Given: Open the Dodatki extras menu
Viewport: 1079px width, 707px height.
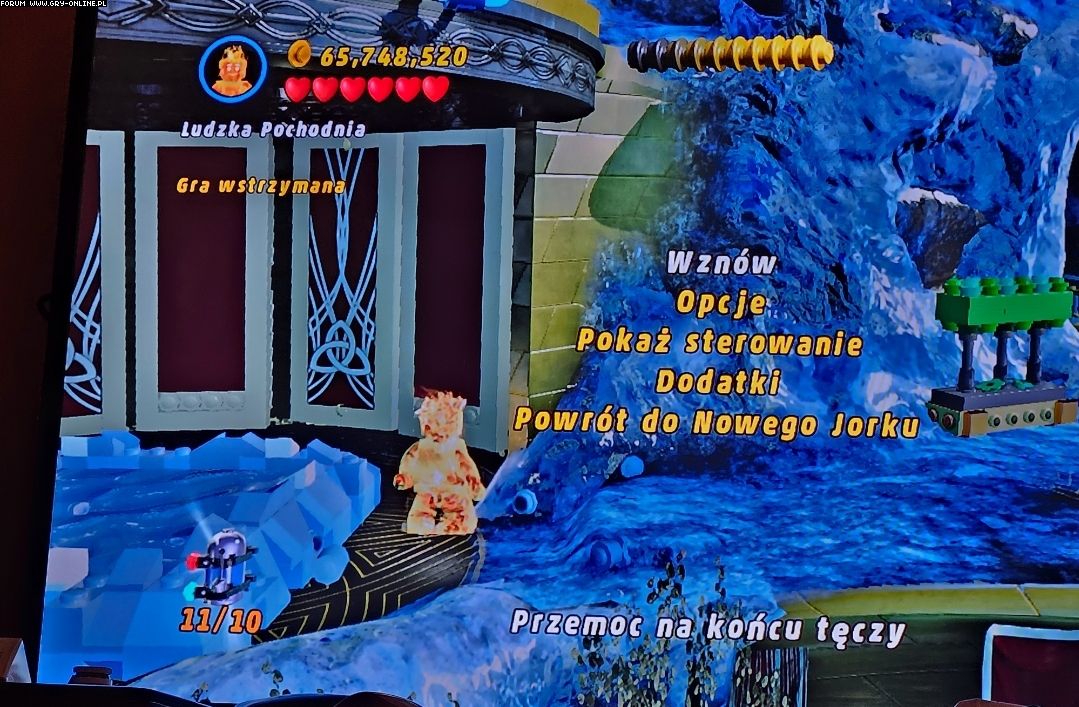Looking at the screenshot, I should 719,382.
